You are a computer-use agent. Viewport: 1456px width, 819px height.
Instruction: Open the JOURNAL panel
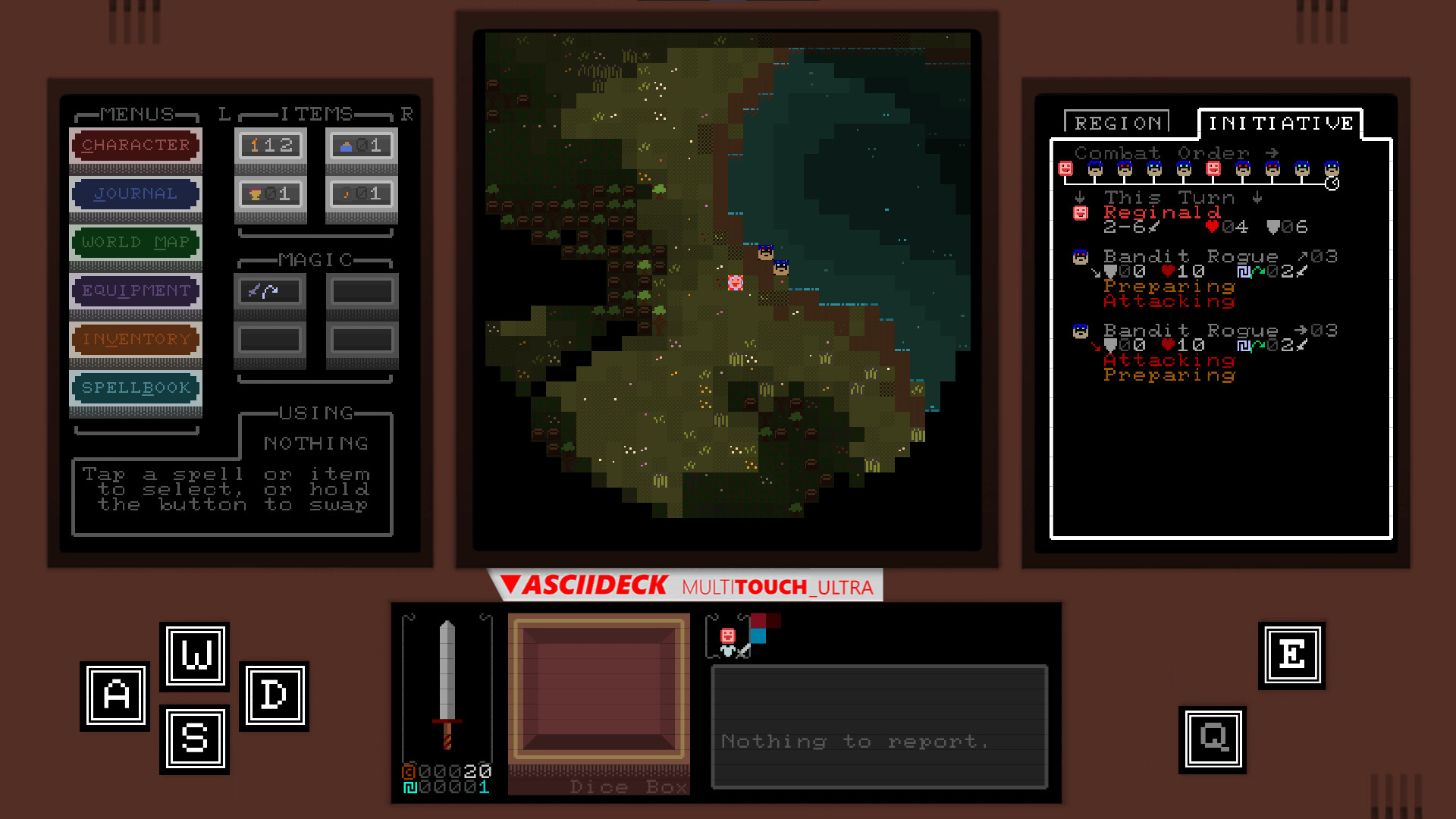click(135, 193)
